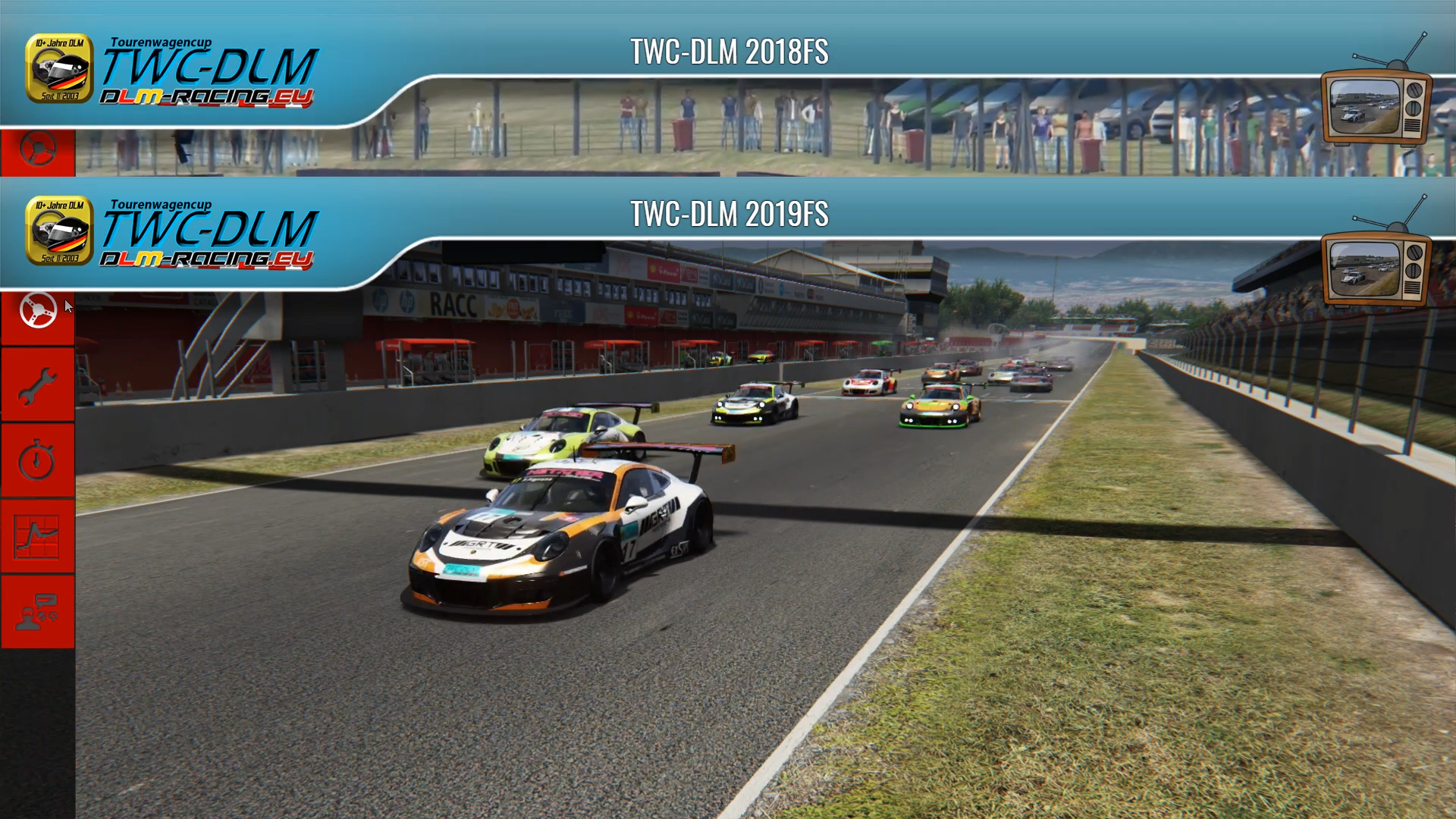Select the TWC-DLM logo in the 2018FS banner
The height and width of the screenshot is (819, 1456).
[171, 71]
